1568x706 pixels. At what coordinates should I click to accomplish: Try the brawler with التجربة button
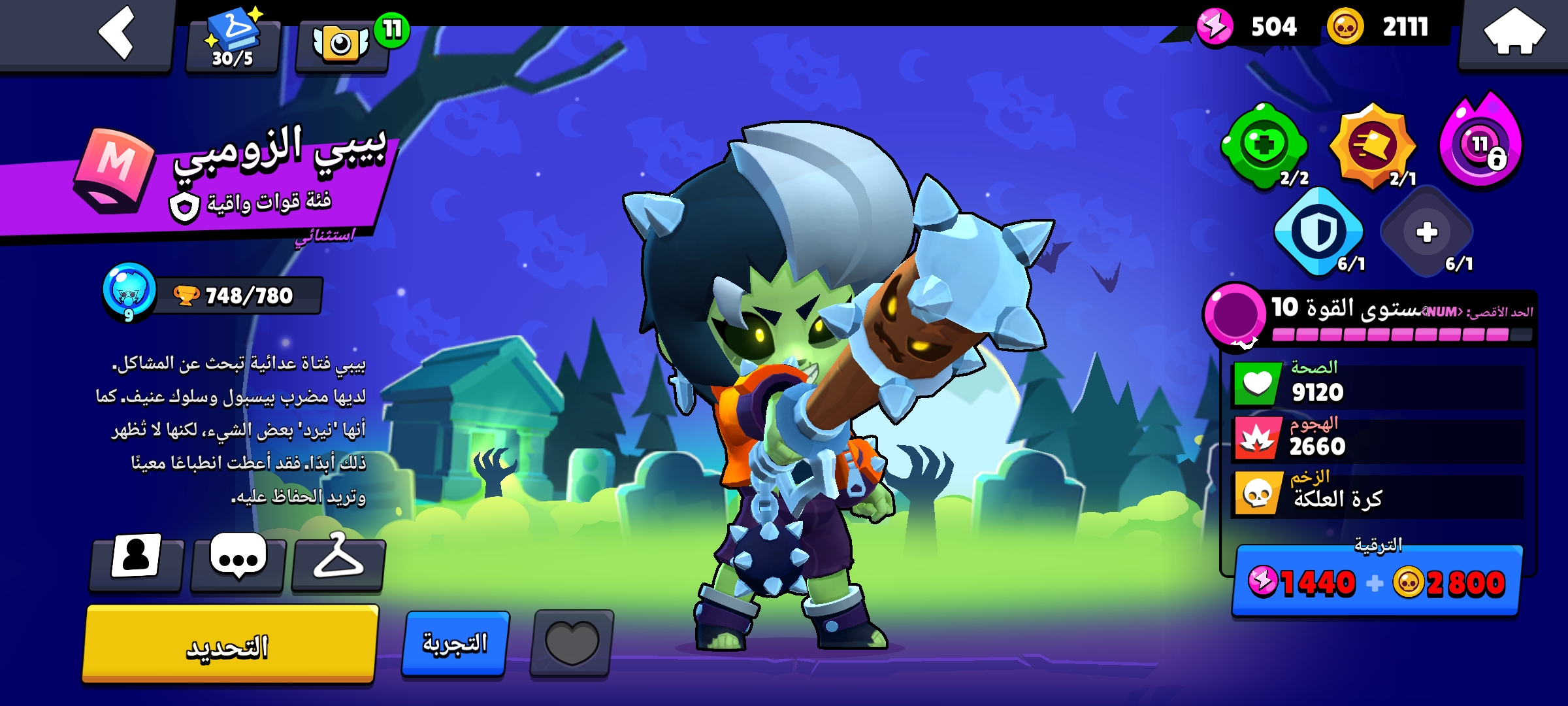pos(455,644)
